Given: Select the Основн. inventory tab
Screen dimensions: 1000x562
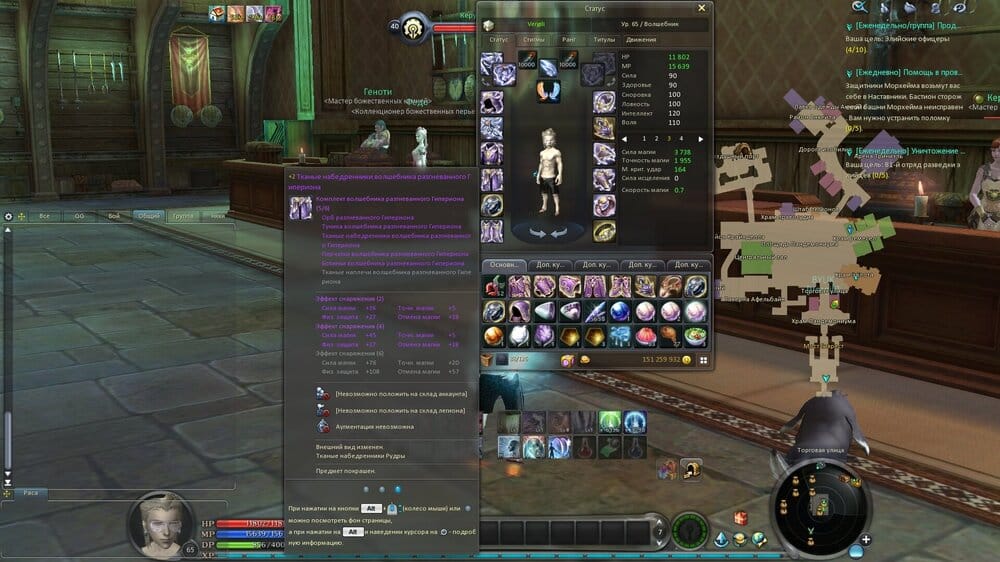Looking at the screenshot, I should [x=504, y=264].
